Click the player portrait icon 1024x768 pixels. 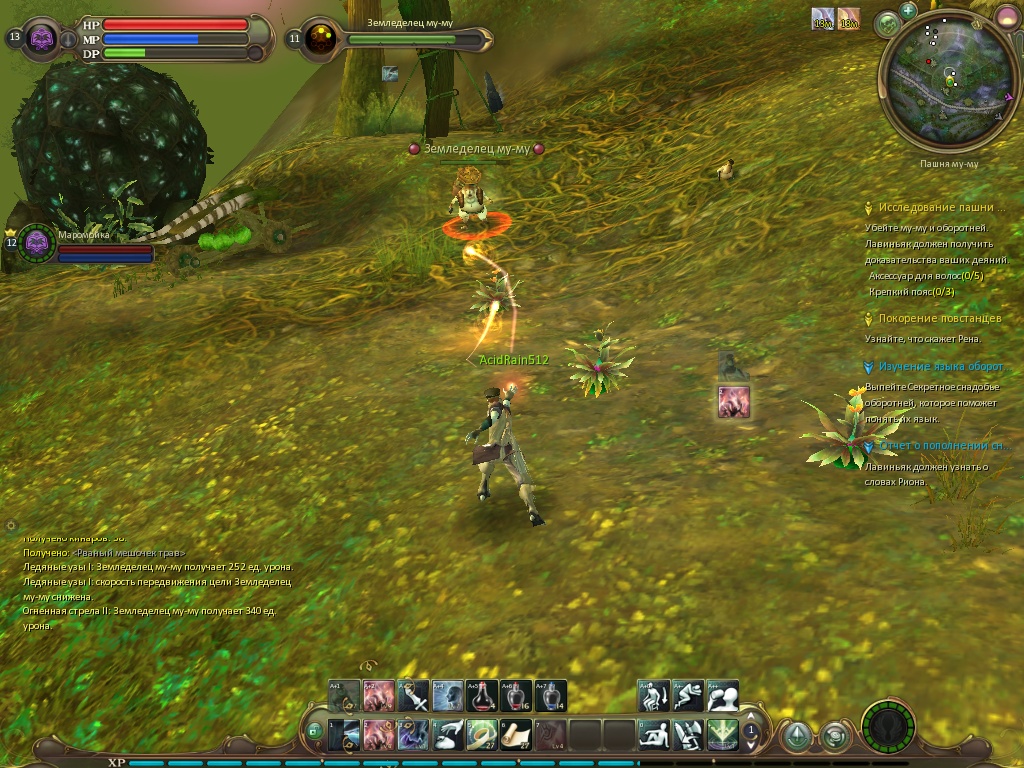[x=42, y=39]
